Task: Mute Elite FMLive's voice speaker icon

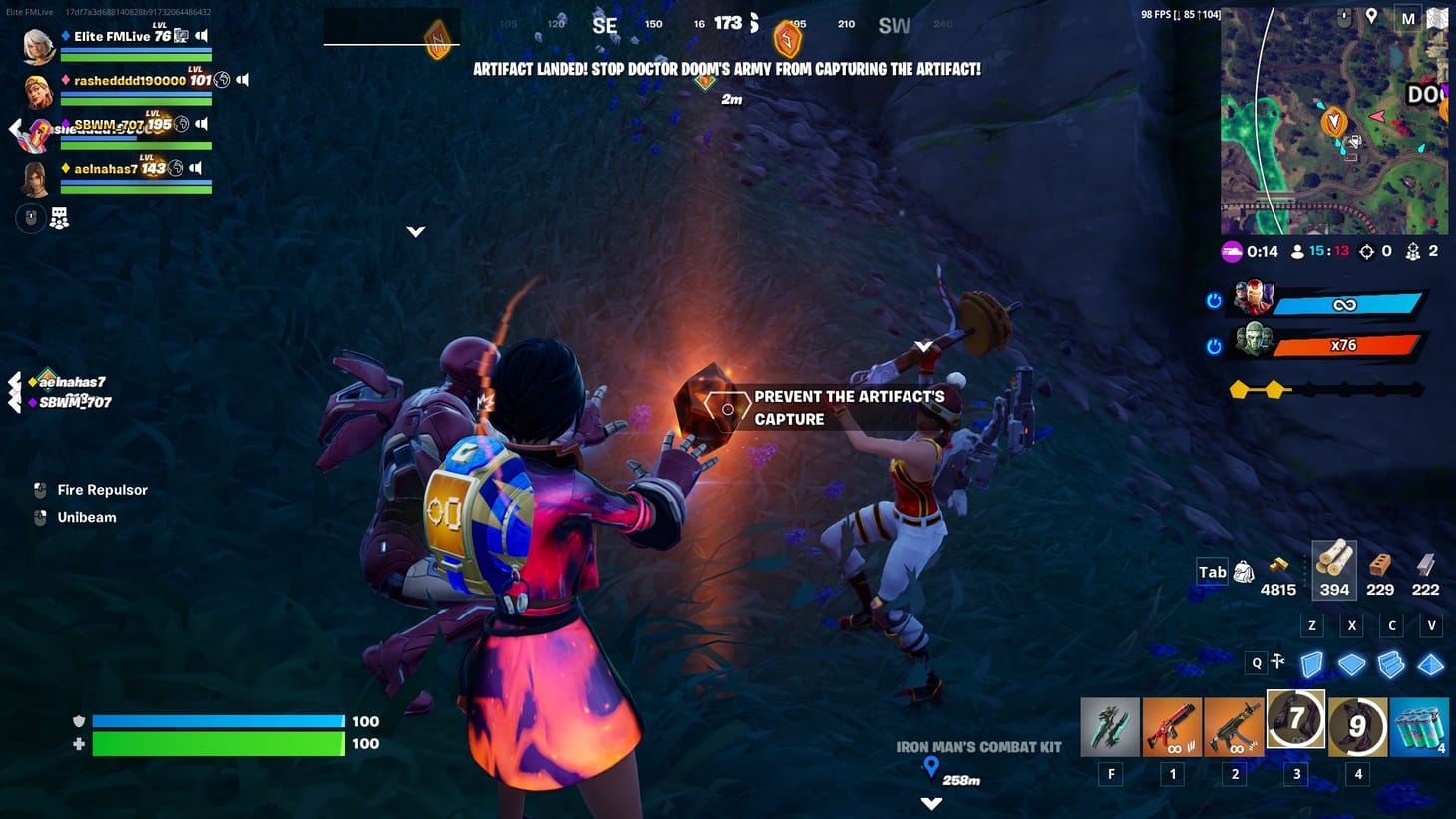Action: 204,36
